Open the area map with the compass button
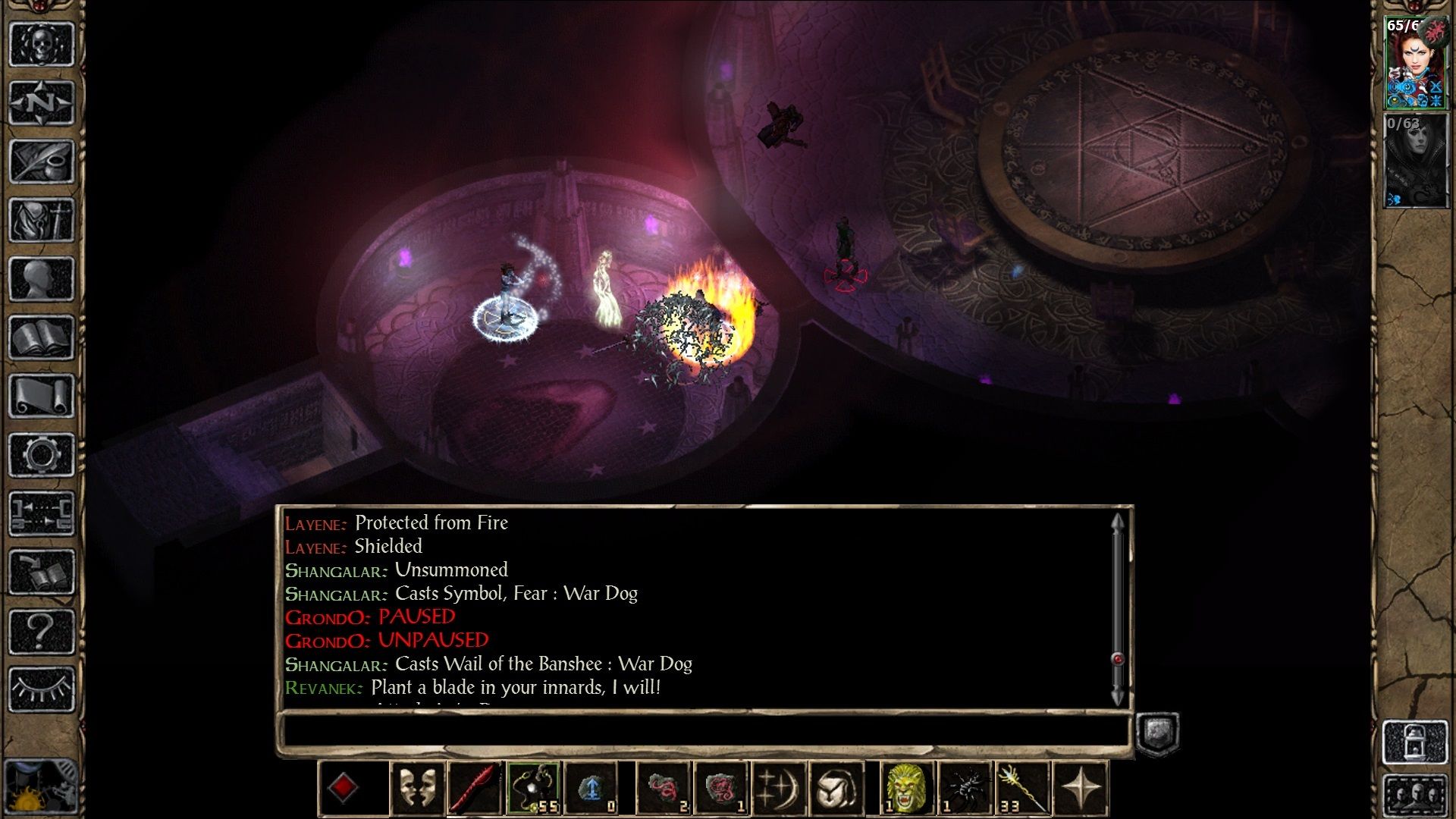Viewport: 1456px width, 819px height. (41, 102)
